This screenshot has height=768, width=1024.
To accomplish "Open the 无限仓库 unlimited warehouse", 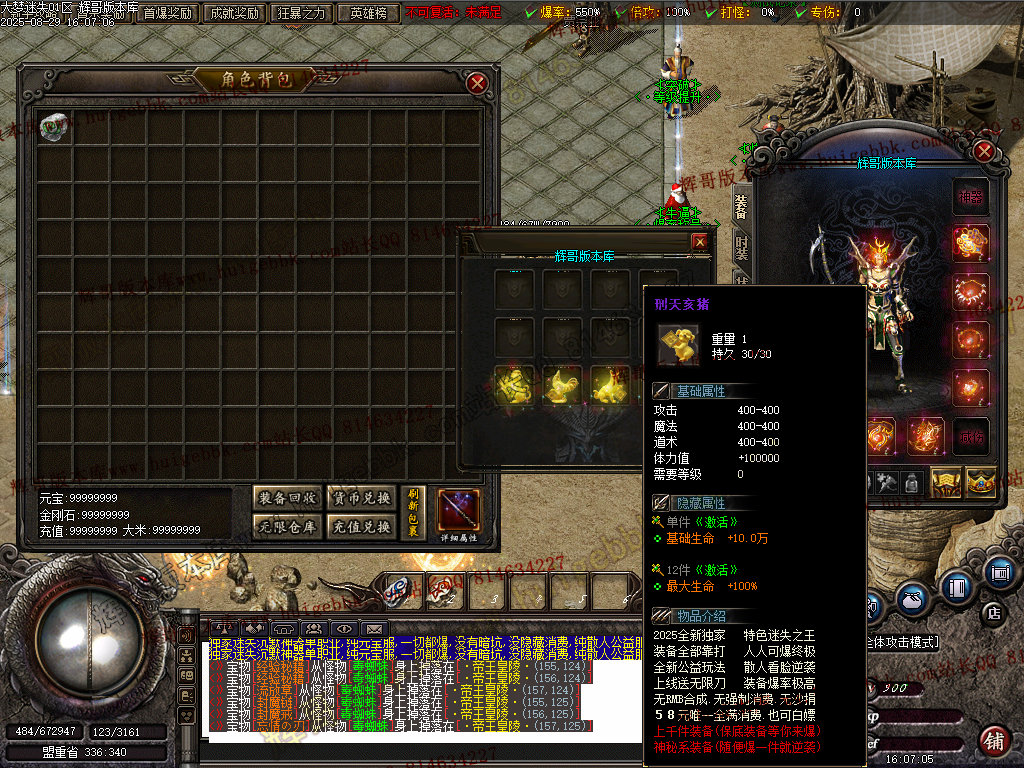I will 287,526.
